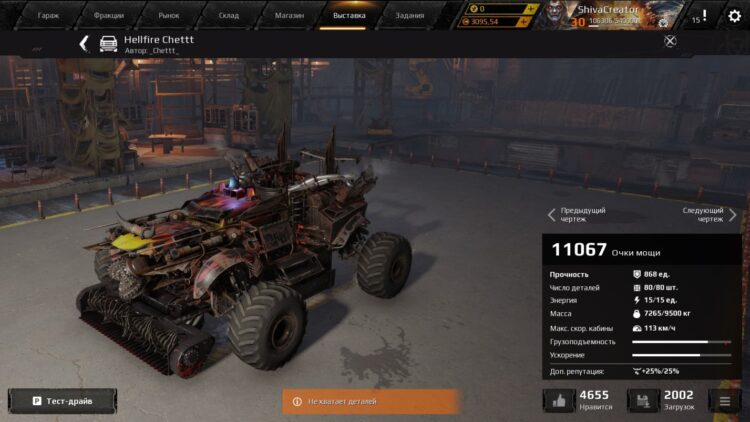
Task: Select the Магазин tab
Action: 289,16
